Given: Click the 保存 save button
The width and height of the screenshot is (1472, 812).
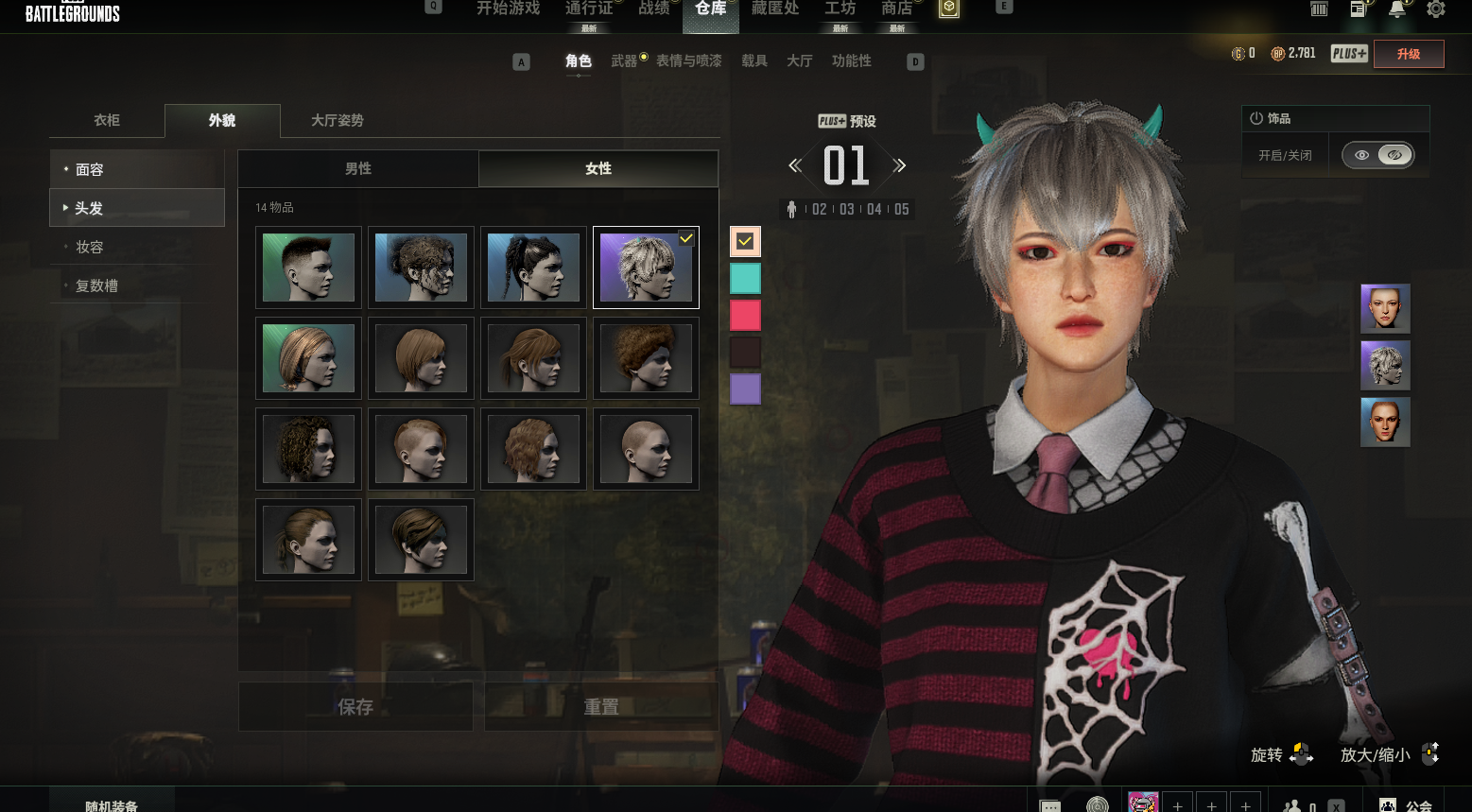Looking at the screenshot, I should coord(355,706).
